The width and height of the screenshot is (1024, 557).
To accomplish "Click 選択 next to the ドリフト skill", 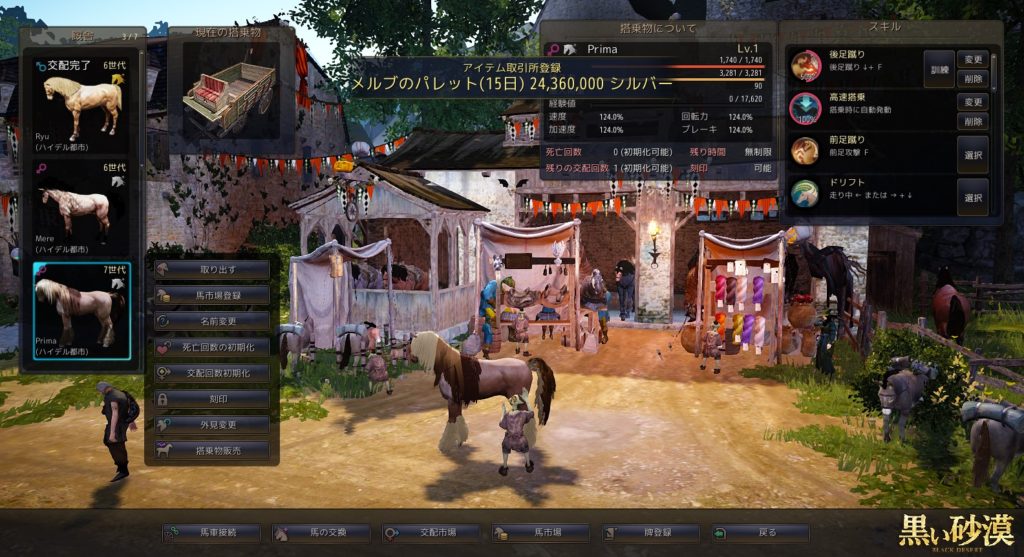I will (x=972, y=196).
